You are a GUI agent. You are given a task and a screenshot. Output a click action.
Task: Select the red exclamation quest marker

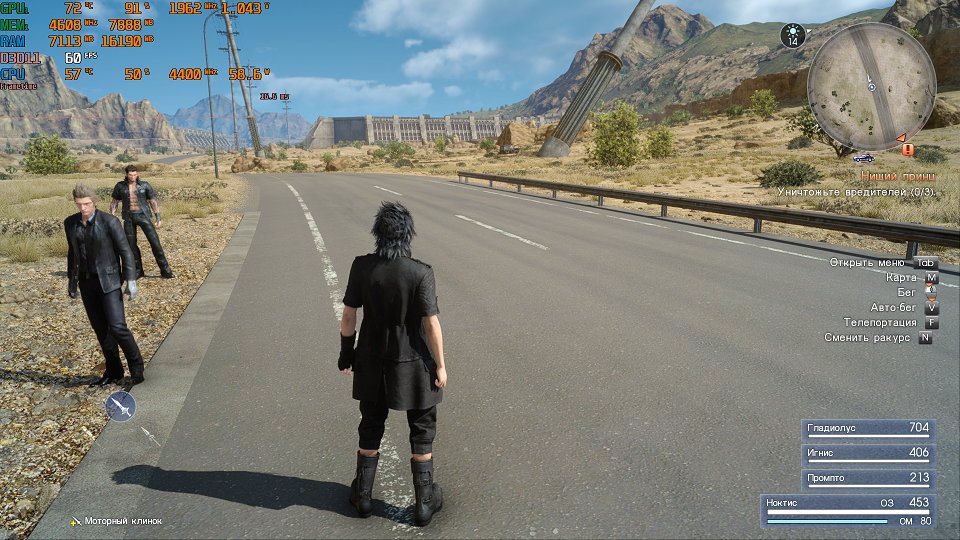click(907, 149)
